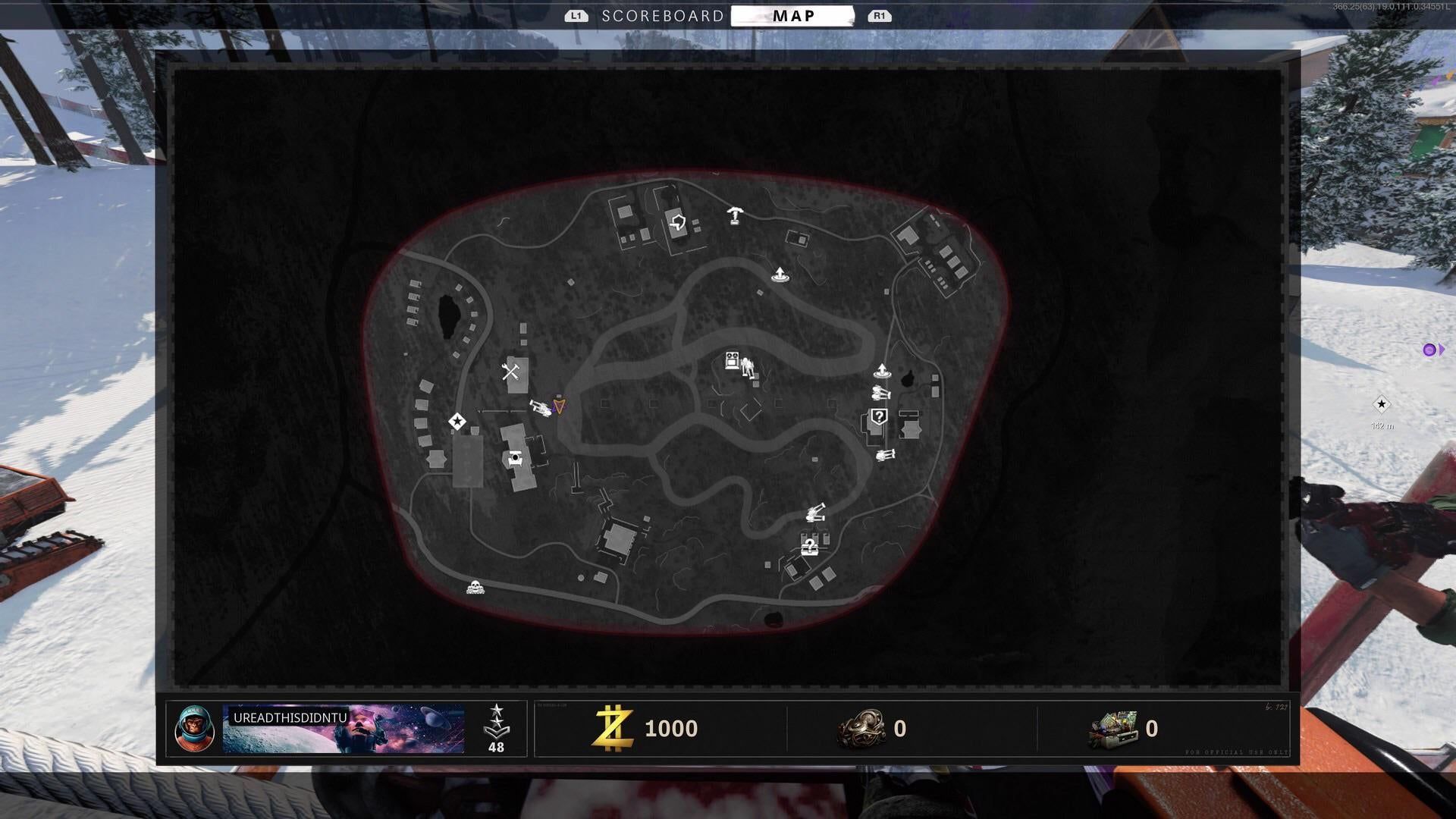The image size is (1456, 819).
Task: Open the jump pad icon near the map center-right
Action: pyautogui.click(x=882, y=371)
